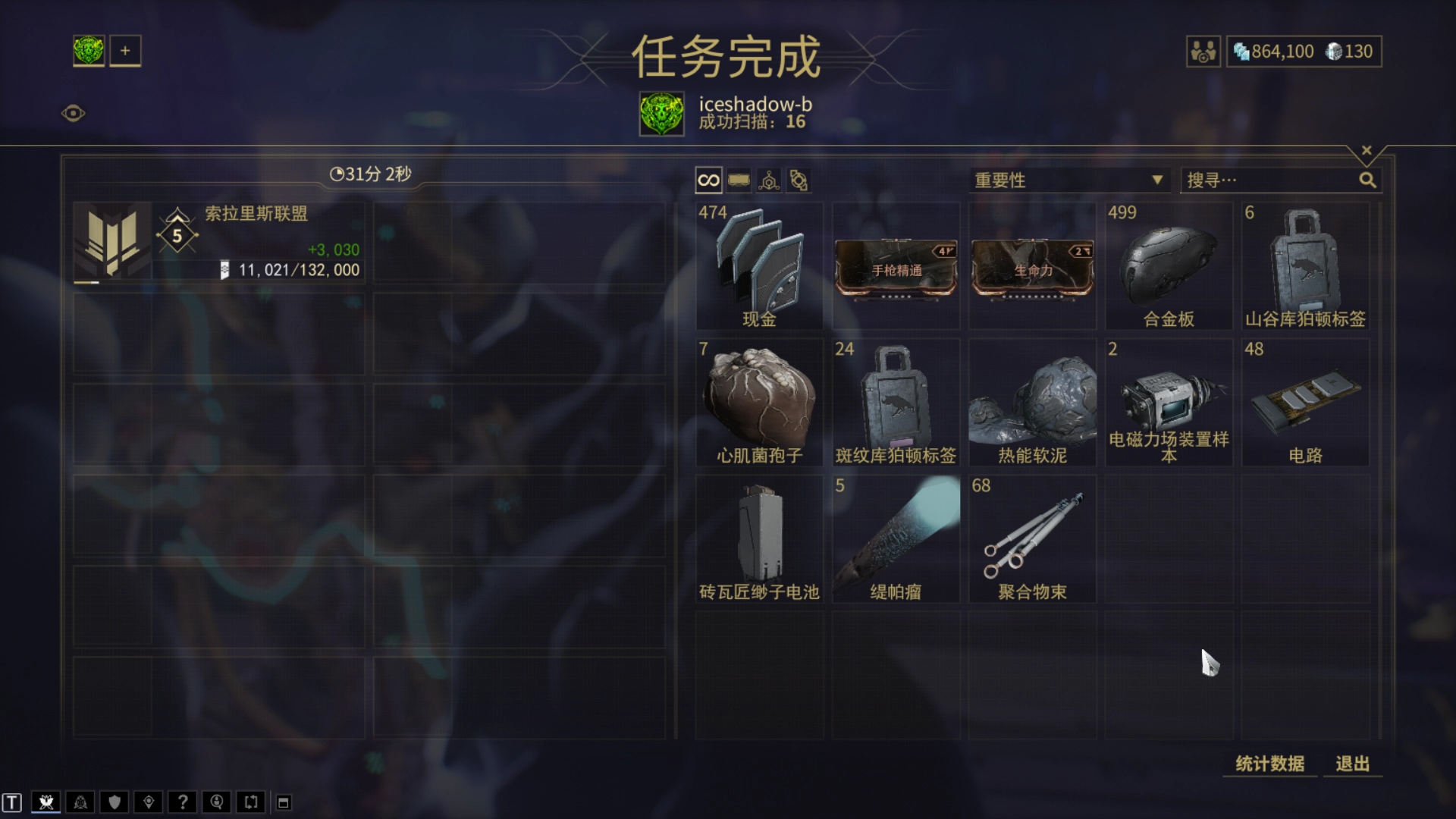The image size is (1456, 819).
Task: Click the search magnifier icon in the search bar
Action: pos(1367,180)
